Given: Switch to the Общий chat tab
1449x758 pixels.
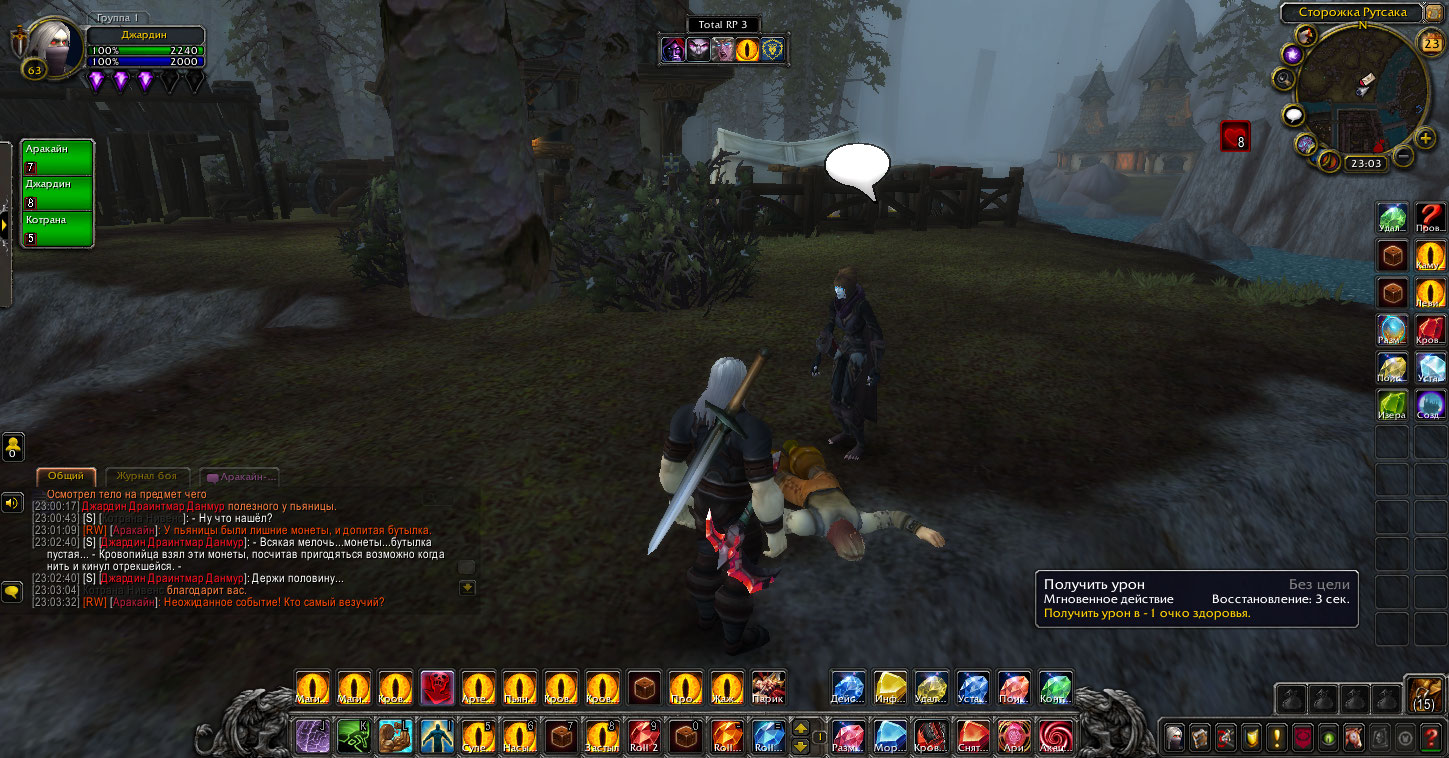Looking at the screenshot, I should [66, 477].
